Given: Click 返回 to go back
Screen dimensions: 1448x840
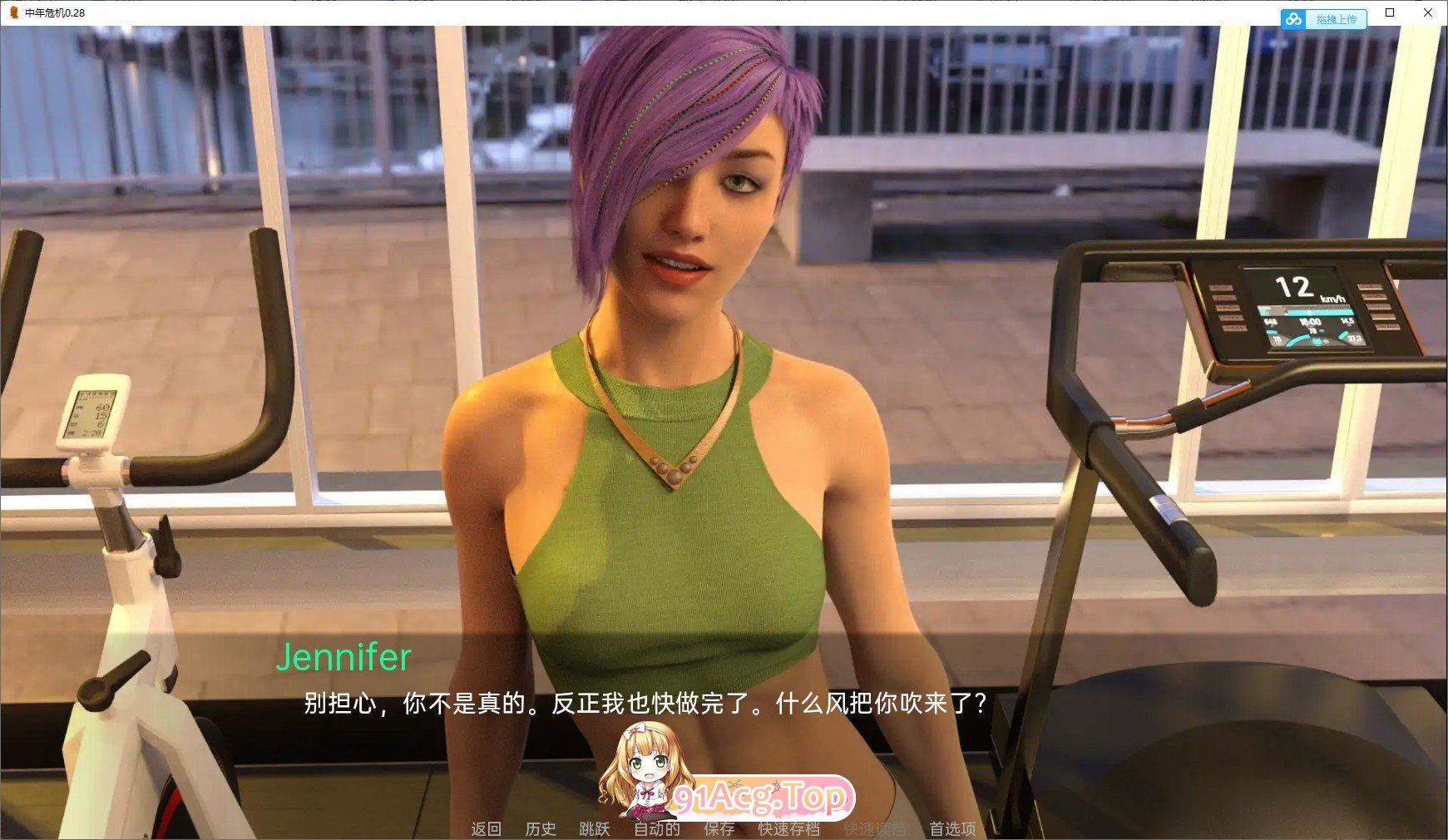Looking at the screenshot, I should [x=487, y=828].
